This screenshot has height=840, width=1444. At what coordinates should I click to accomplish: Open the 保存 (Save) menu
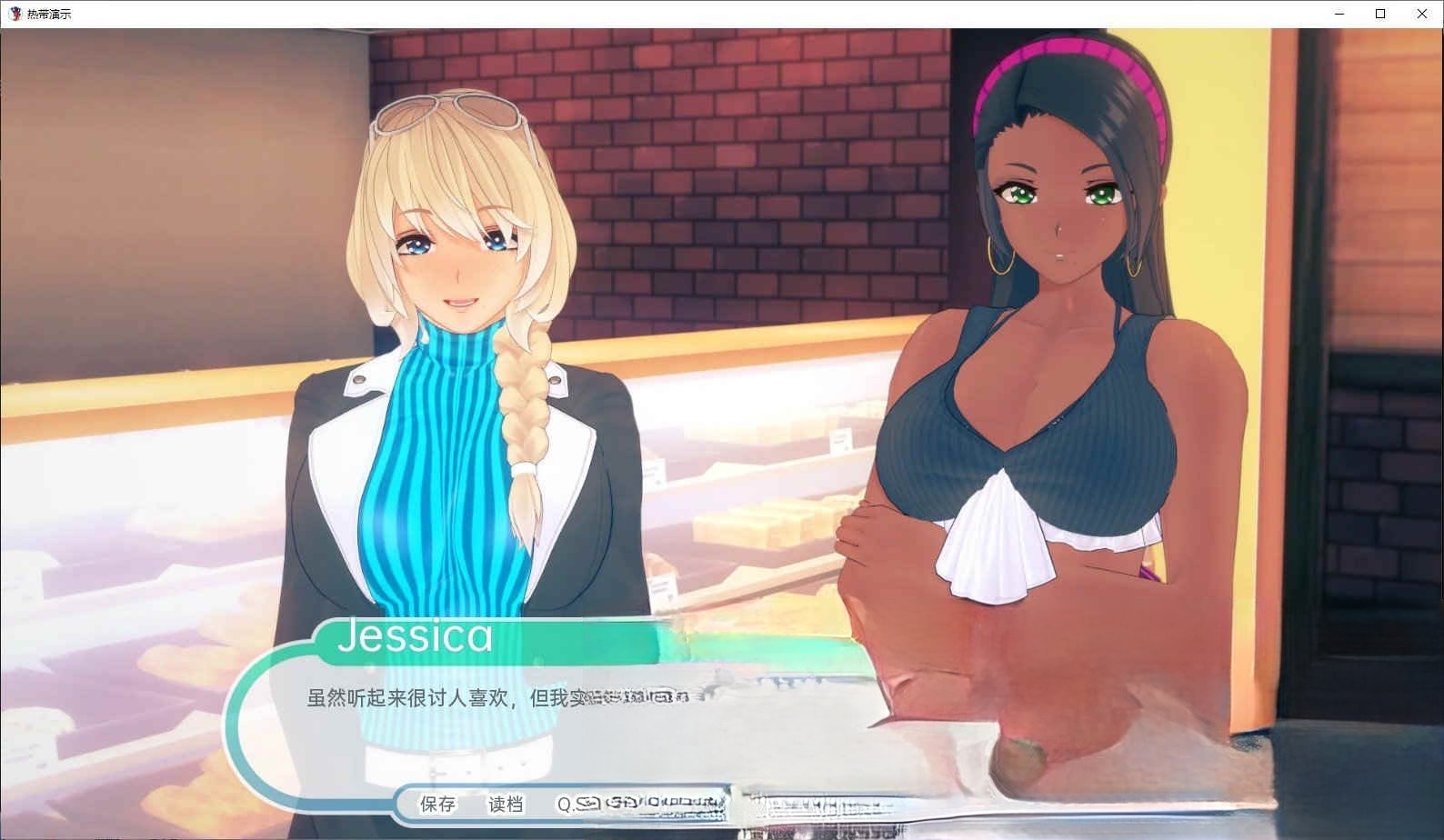[437, 804]
